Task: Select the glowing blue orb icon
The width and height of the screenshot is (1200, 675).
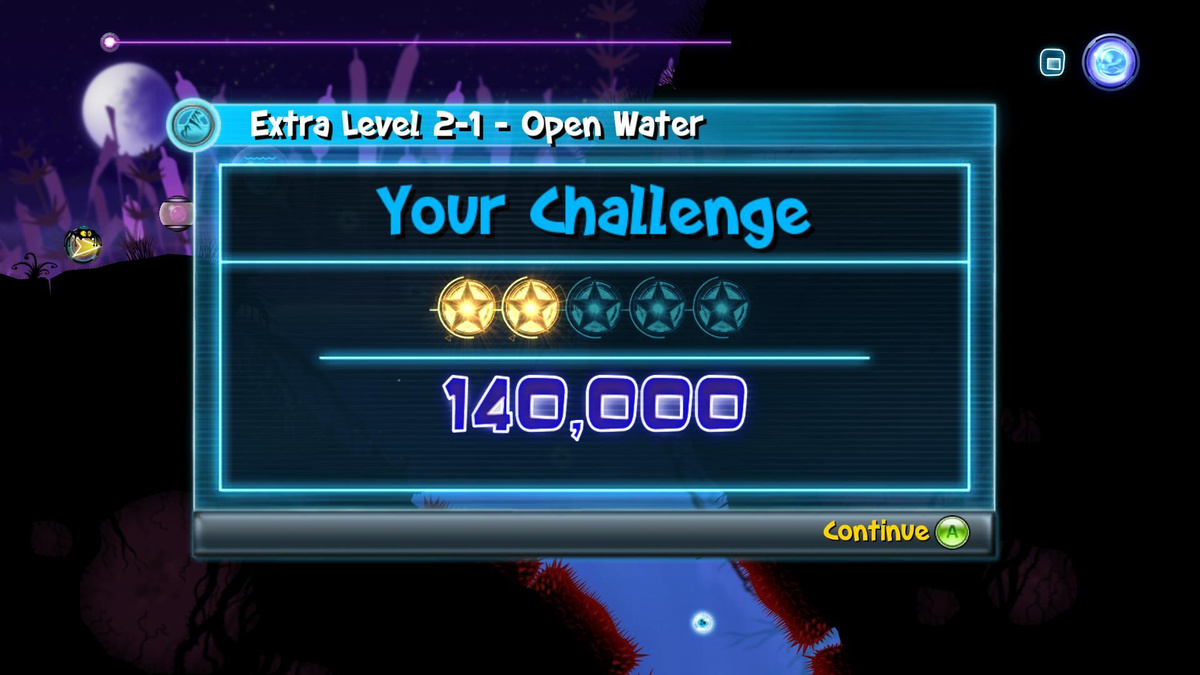Action: [1110, 62]
